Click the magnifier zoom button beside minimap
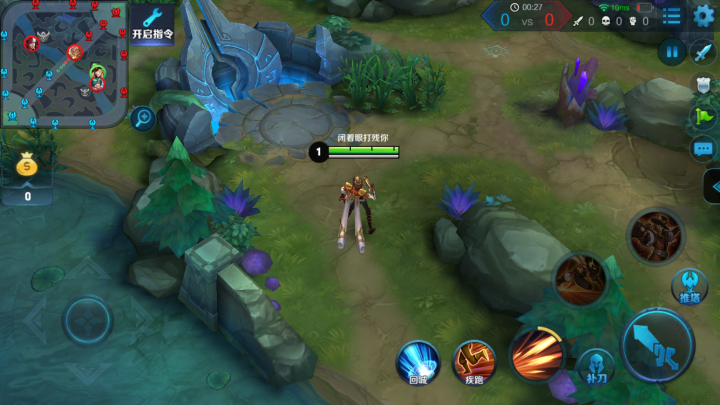Screen dimensions: 720x405 [x=142, y=118]
